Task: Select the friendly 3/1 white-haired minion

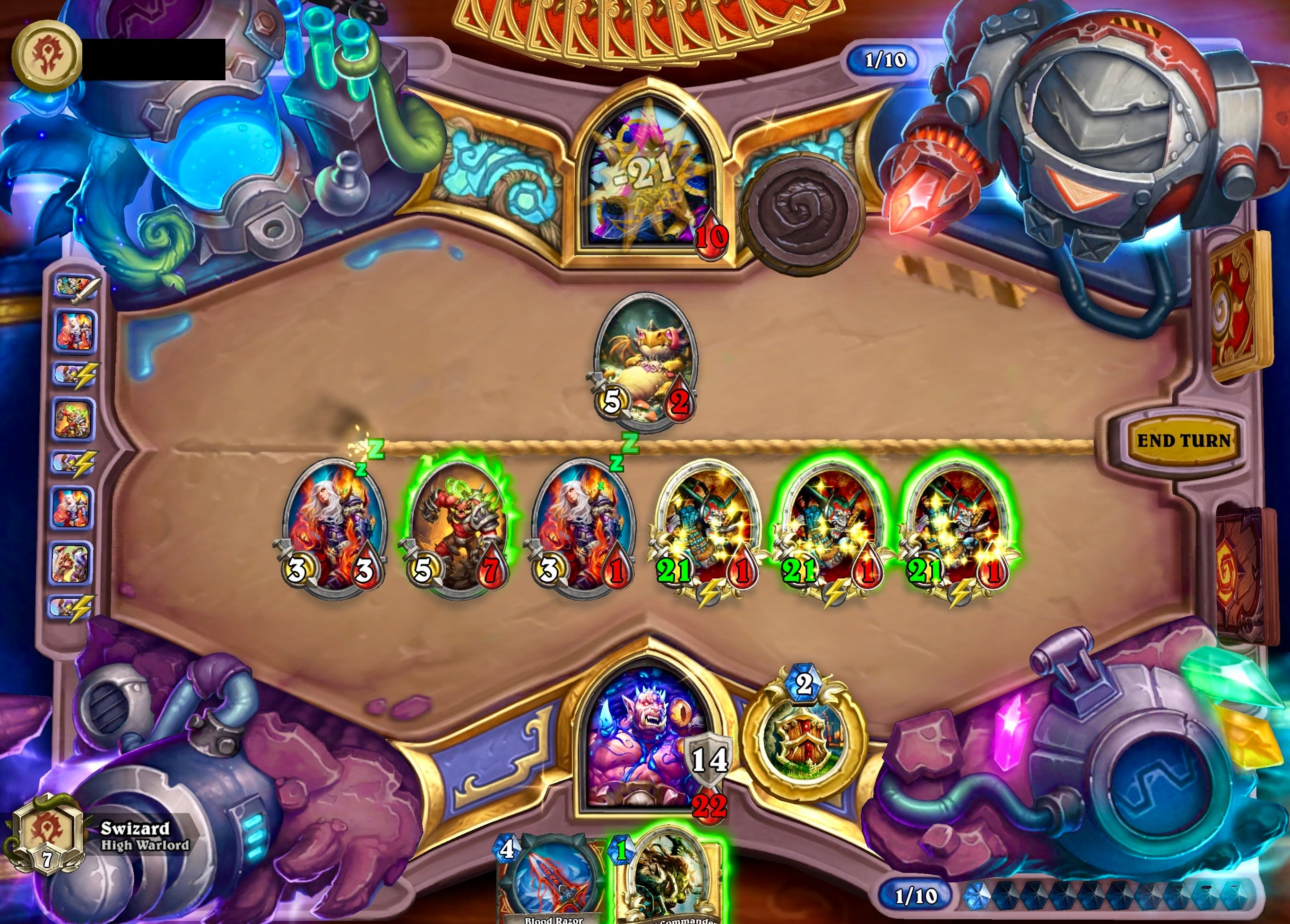Action: coord(583,526)
